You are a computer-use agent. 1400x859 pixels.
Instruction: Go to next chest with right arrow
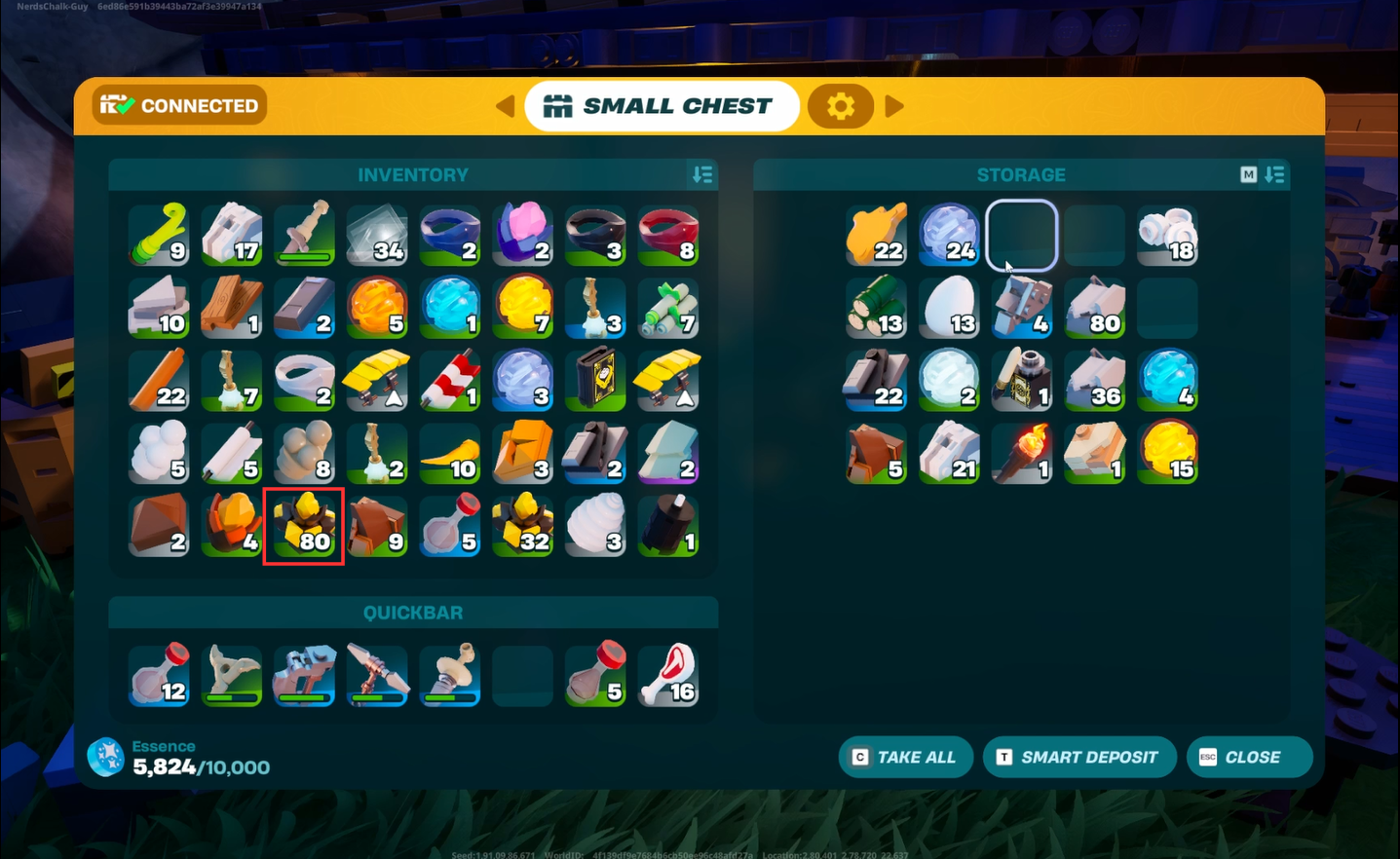(x=894, y=106)
